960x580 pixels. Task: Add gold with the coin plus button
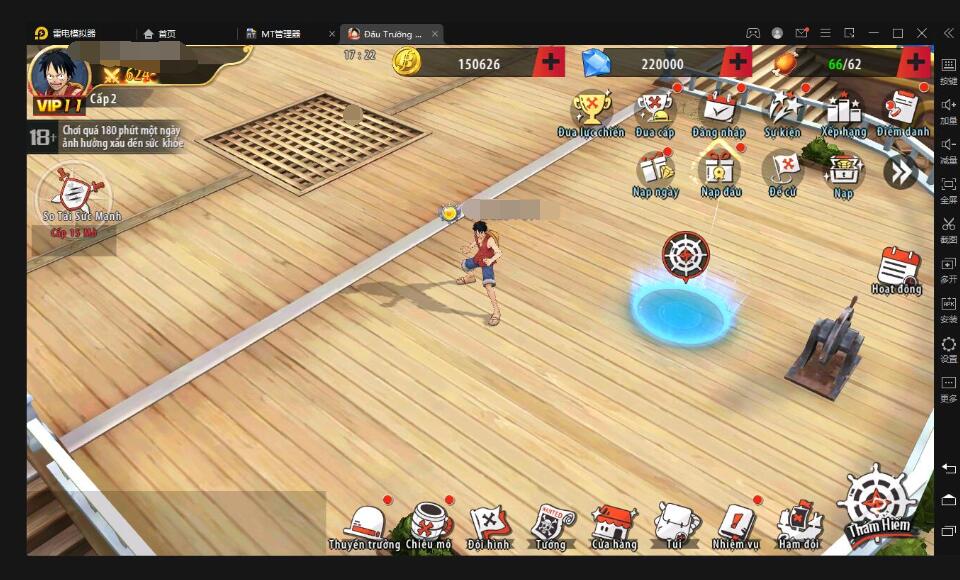coord(550,63)
